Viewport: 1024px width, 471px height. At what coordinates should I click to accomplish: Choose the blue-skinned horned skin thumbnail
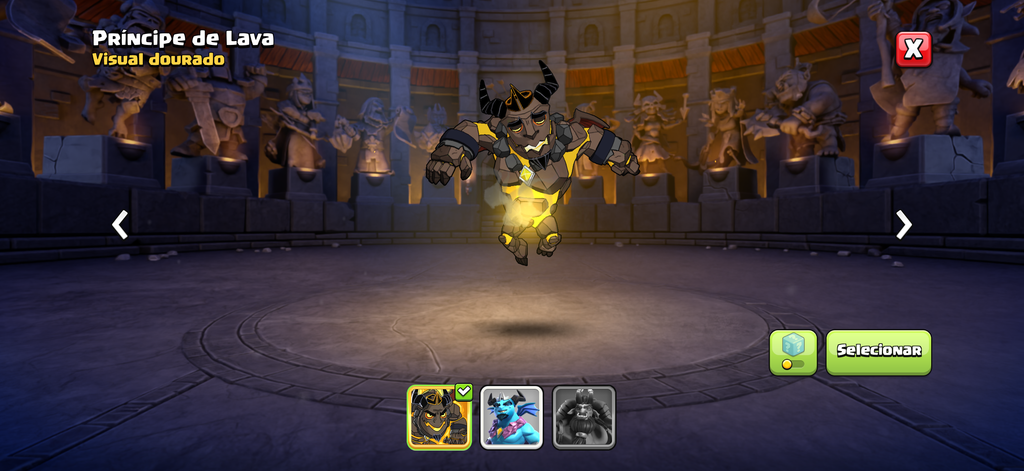tap(512, 417)
